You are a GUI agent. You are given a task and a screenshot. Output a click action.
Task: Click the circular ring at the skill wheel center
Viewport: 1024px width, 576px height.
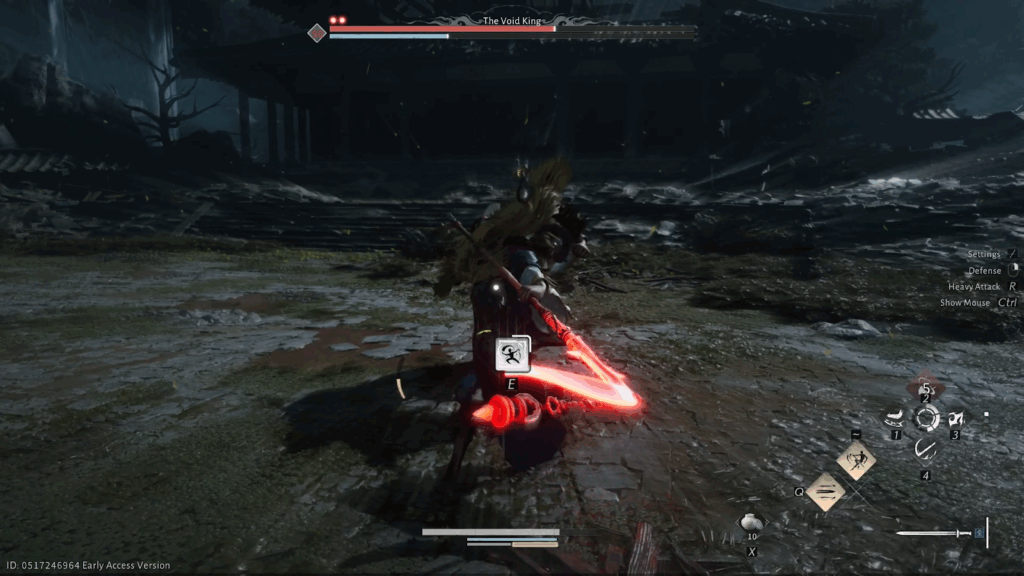pyautogui.click(x=926, y=418)
